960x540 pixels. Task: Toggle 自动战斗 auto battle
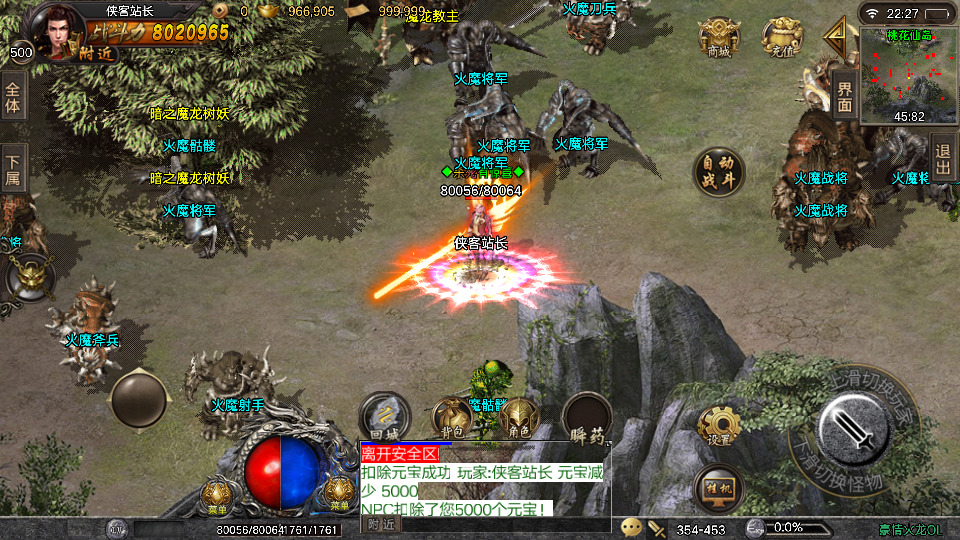[719, 172]
